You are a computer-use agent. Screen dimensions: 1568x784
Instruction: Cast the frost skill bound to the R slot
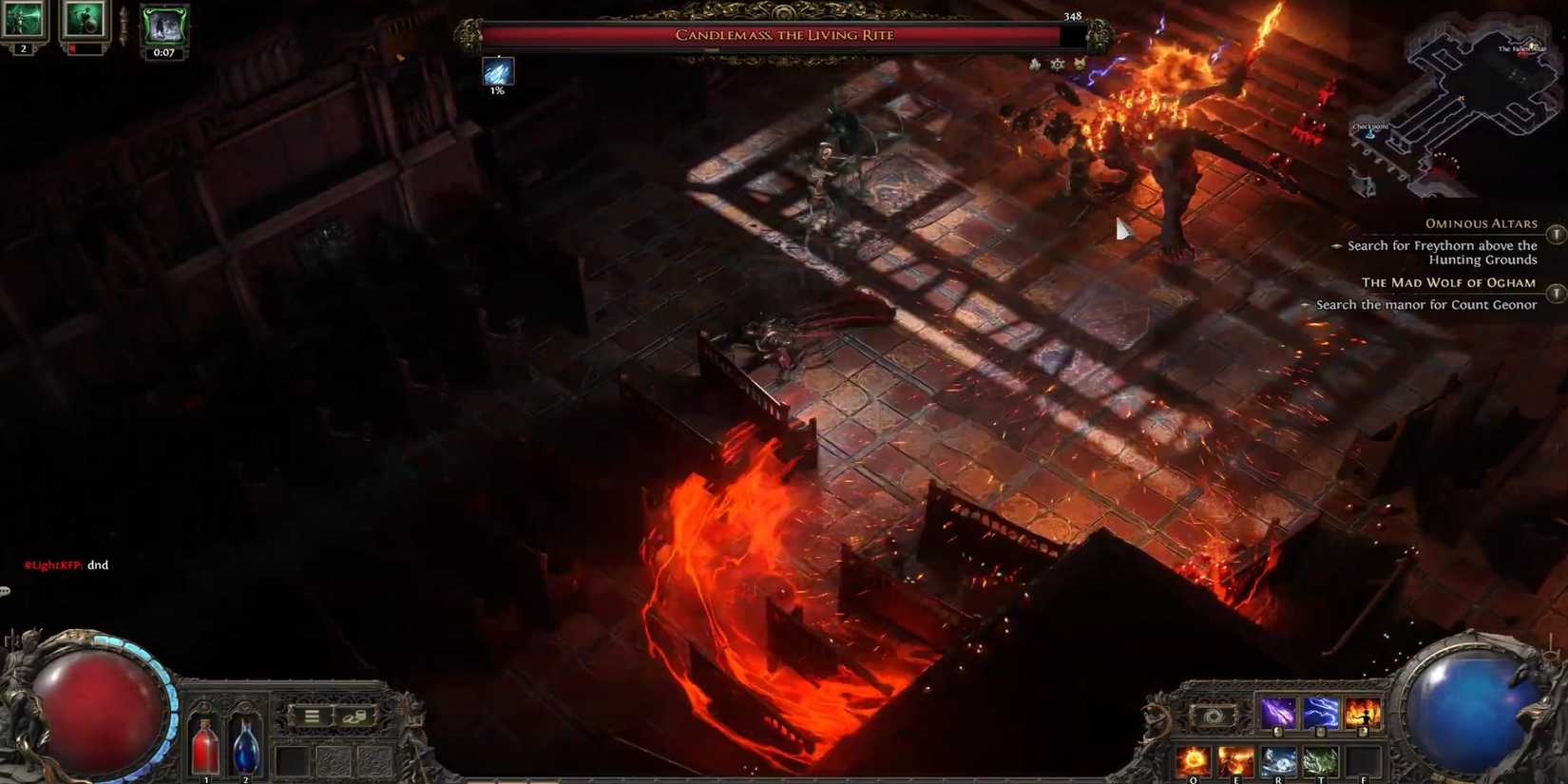tap(1279, 758)
